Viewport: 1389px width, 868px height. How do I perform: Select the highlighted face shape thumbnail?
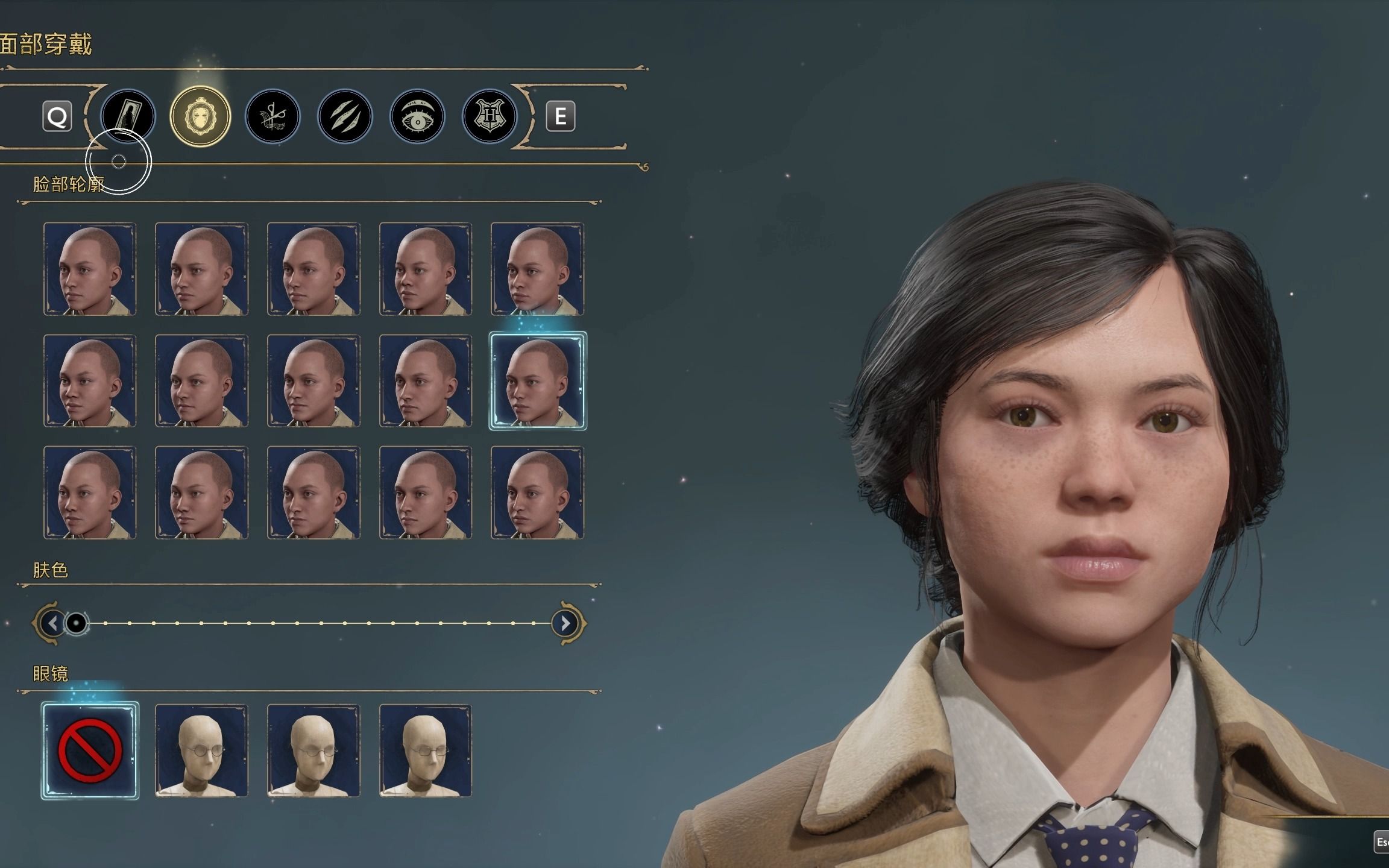click(537, 381)
